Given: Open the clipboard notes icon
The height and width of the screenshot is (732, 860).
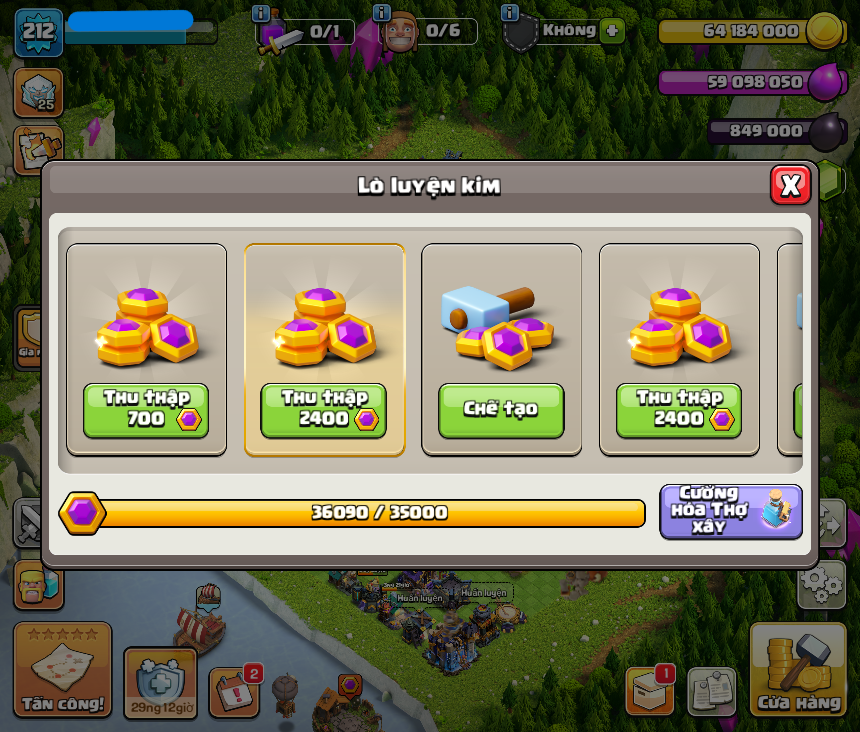Looking at the screenshot, I should pos(712,691).
